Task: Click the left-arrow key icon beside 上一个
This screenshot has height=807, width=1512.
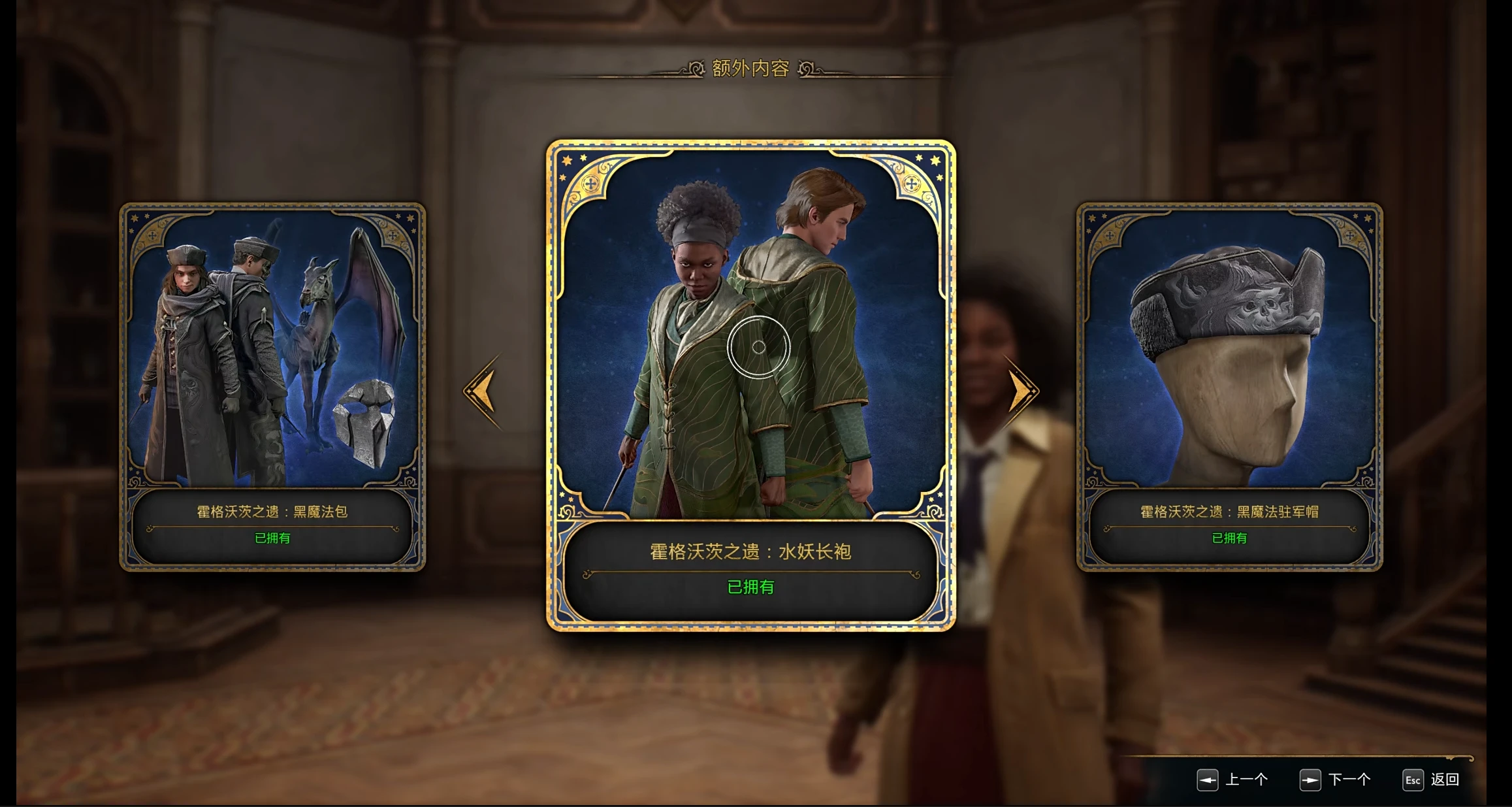Action: (x=1209, y=780)
